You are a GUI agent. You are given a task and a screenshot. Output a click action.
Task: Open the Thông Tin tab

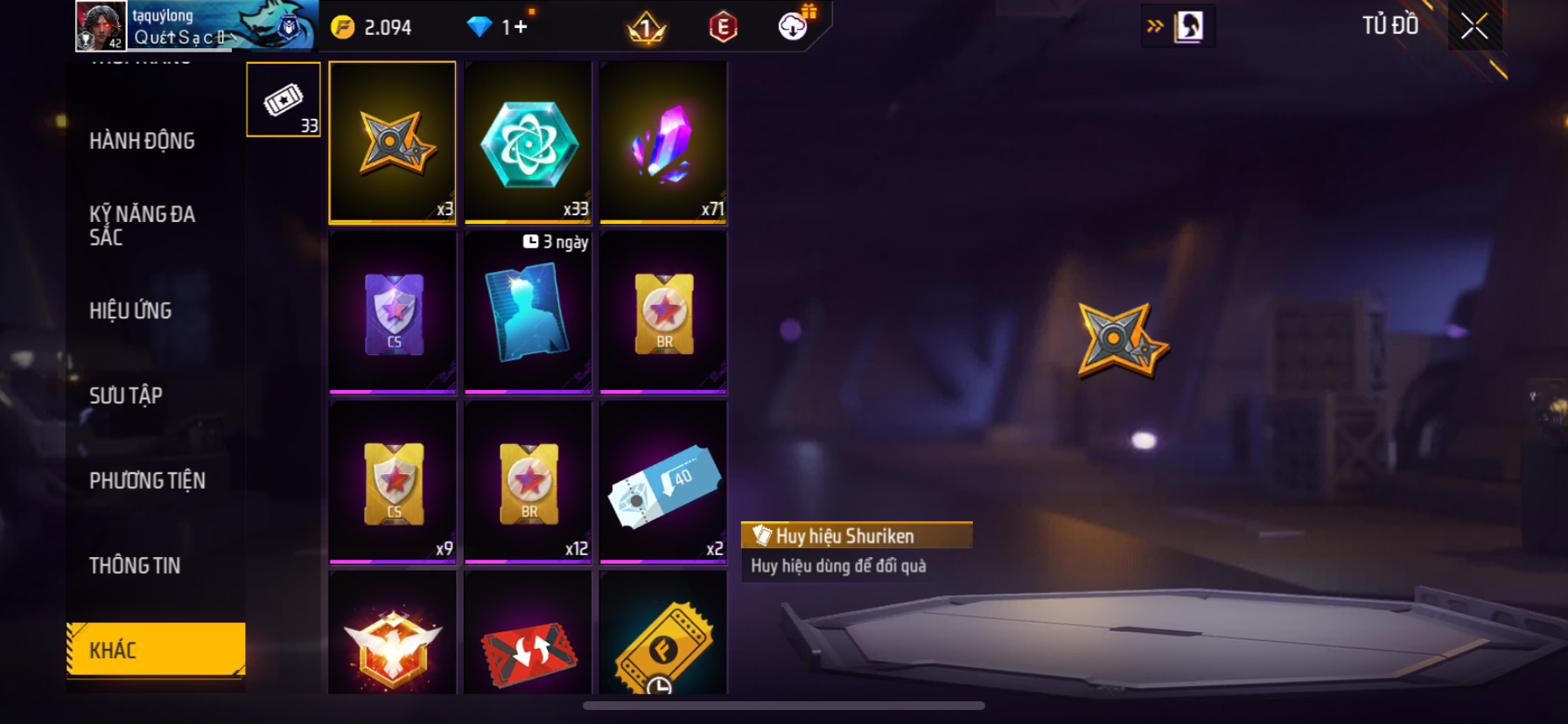pos(135,565)
